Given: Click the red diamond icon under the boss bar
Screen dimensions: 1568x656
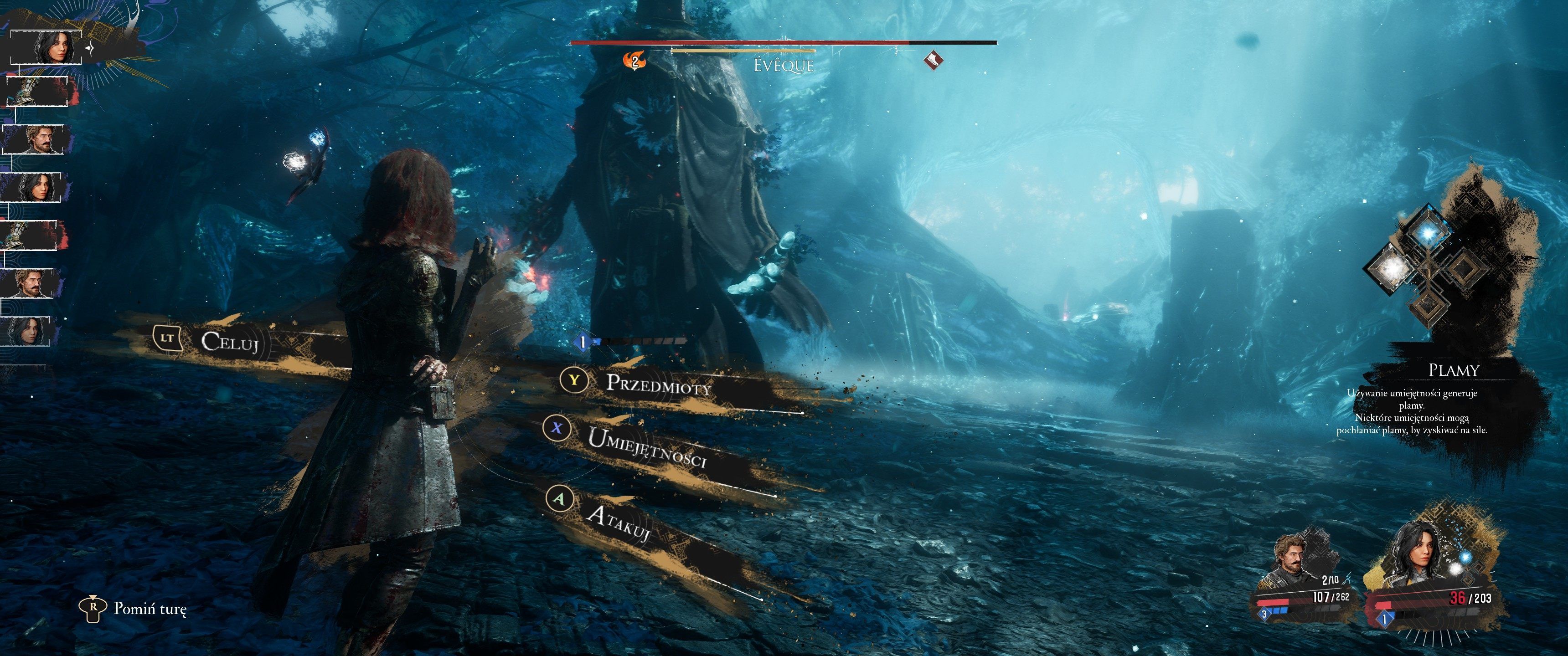Looking at the screenshot, I should click(932, 60).
